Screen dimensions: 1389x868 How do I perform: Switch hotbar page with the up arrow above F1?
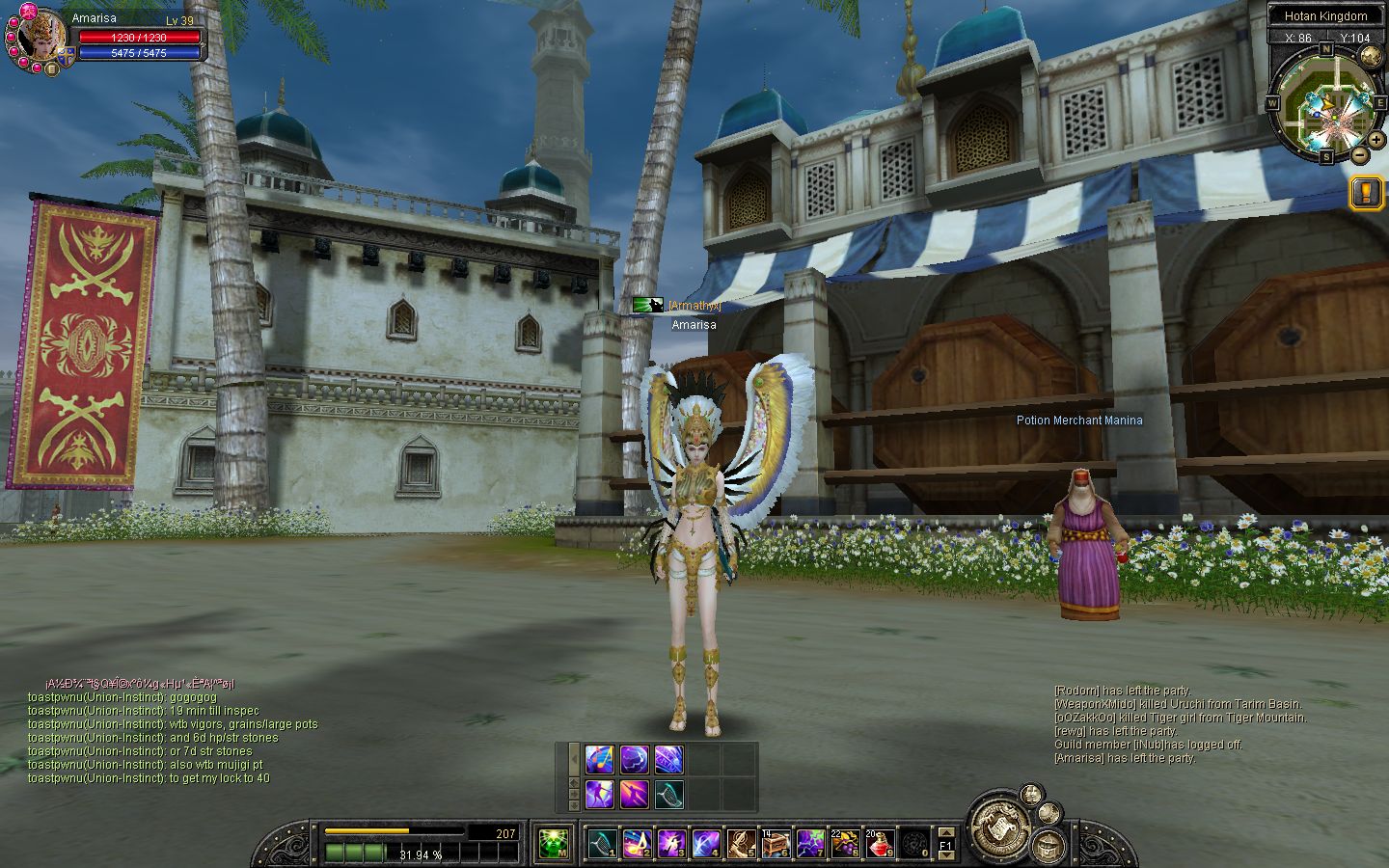946,832
